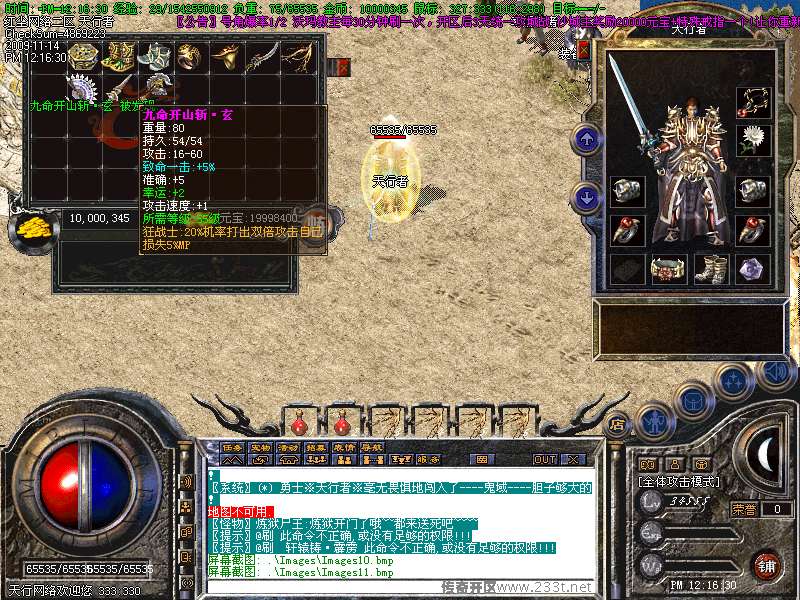Select the equipped necklace slot
The height and width of the screenshot is (600, 800).
753,102
